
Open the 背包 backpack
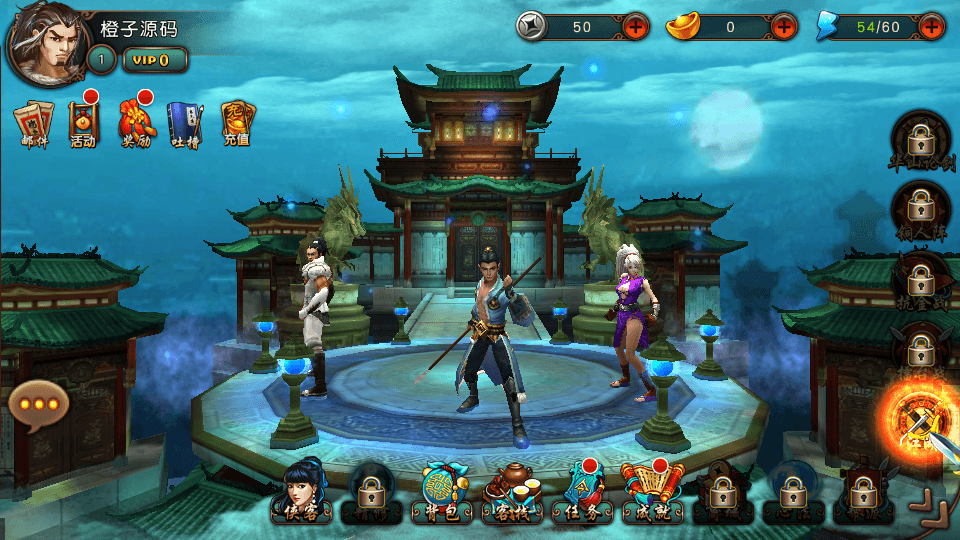(x=441, y=494)
